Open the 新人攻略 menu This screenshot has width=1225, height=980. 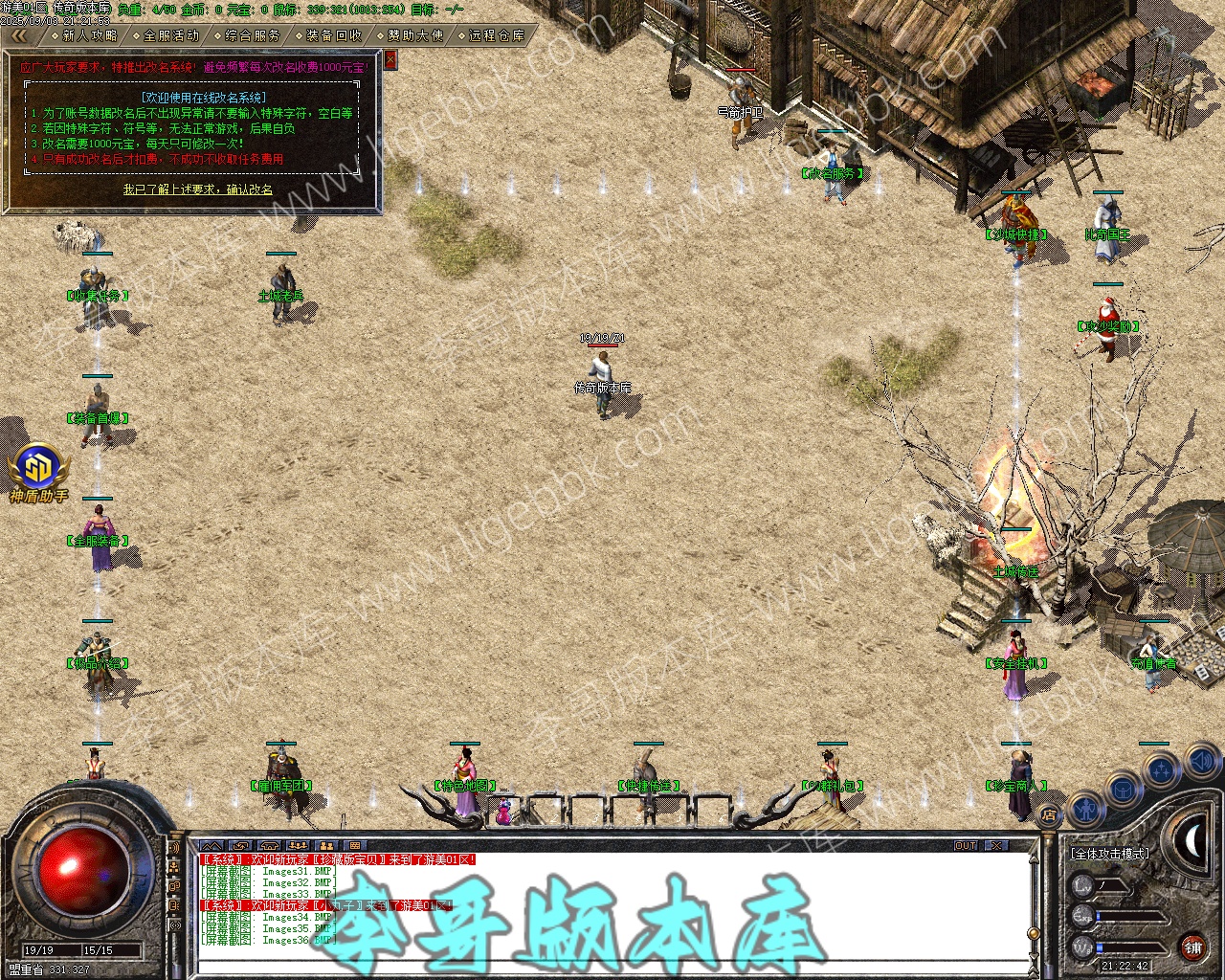pyautogui.click(x=90, y=35)
